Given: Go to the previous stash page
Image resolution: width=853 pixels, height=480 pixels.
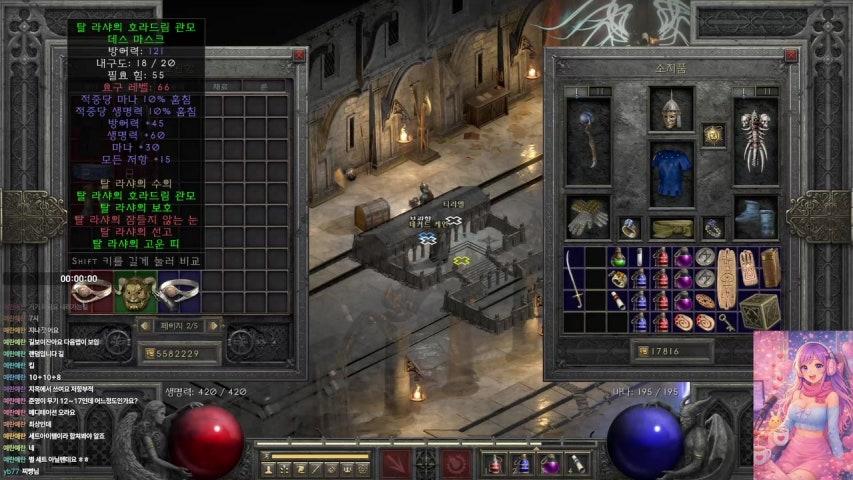Looking at the screenshot, I should coord(144,325).
